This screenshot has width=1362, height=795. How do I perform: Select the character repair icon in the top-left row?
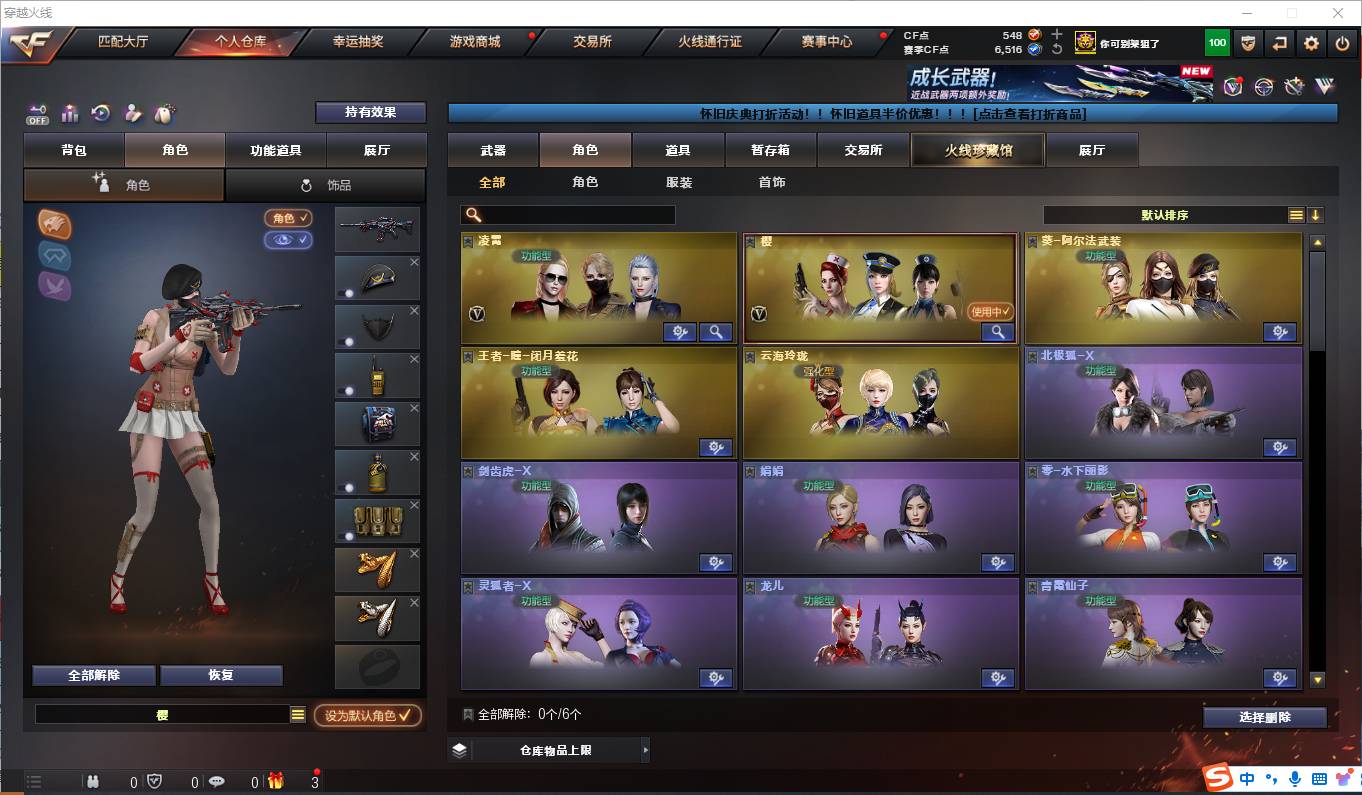132,113
